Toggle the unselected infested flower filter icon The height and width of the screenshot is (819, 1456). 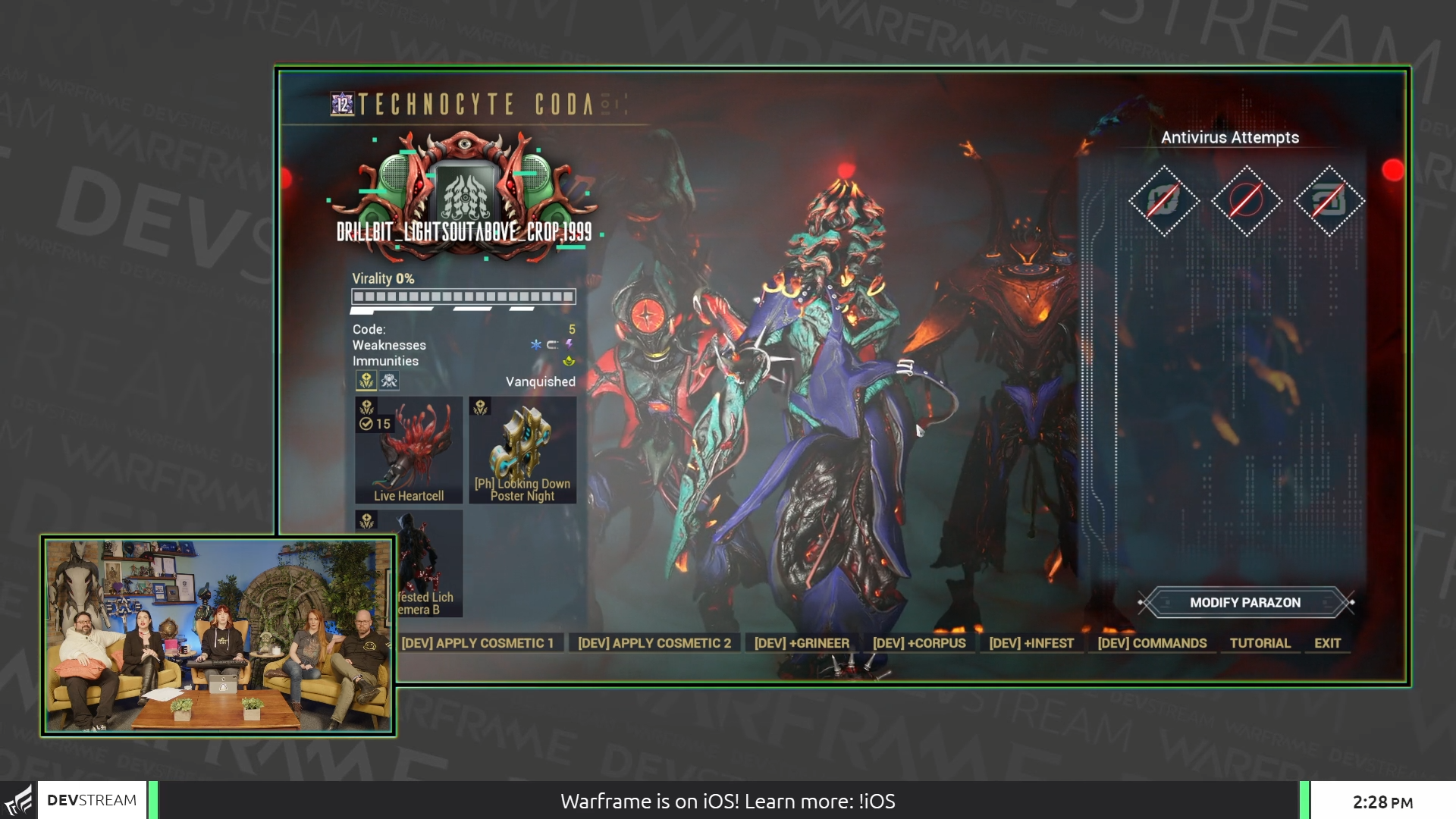[x=389, y=381]
